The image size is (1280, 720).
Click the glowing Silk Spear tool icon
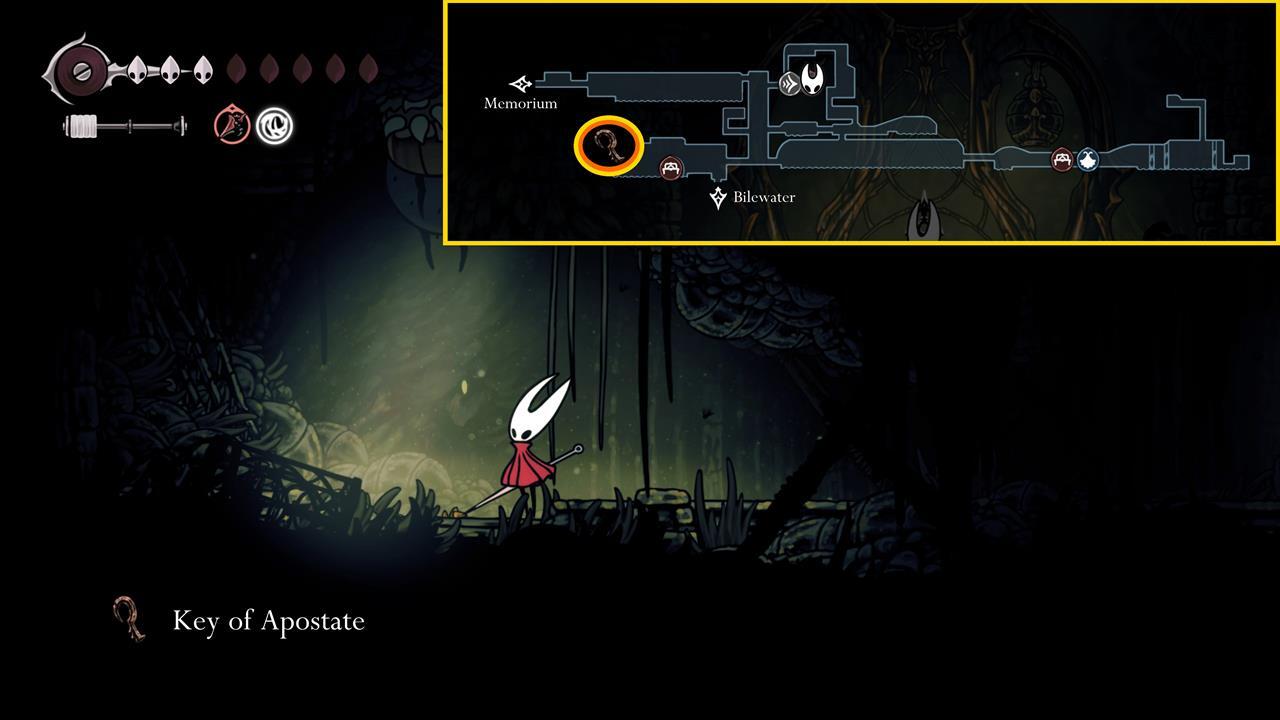coord(274,124)
